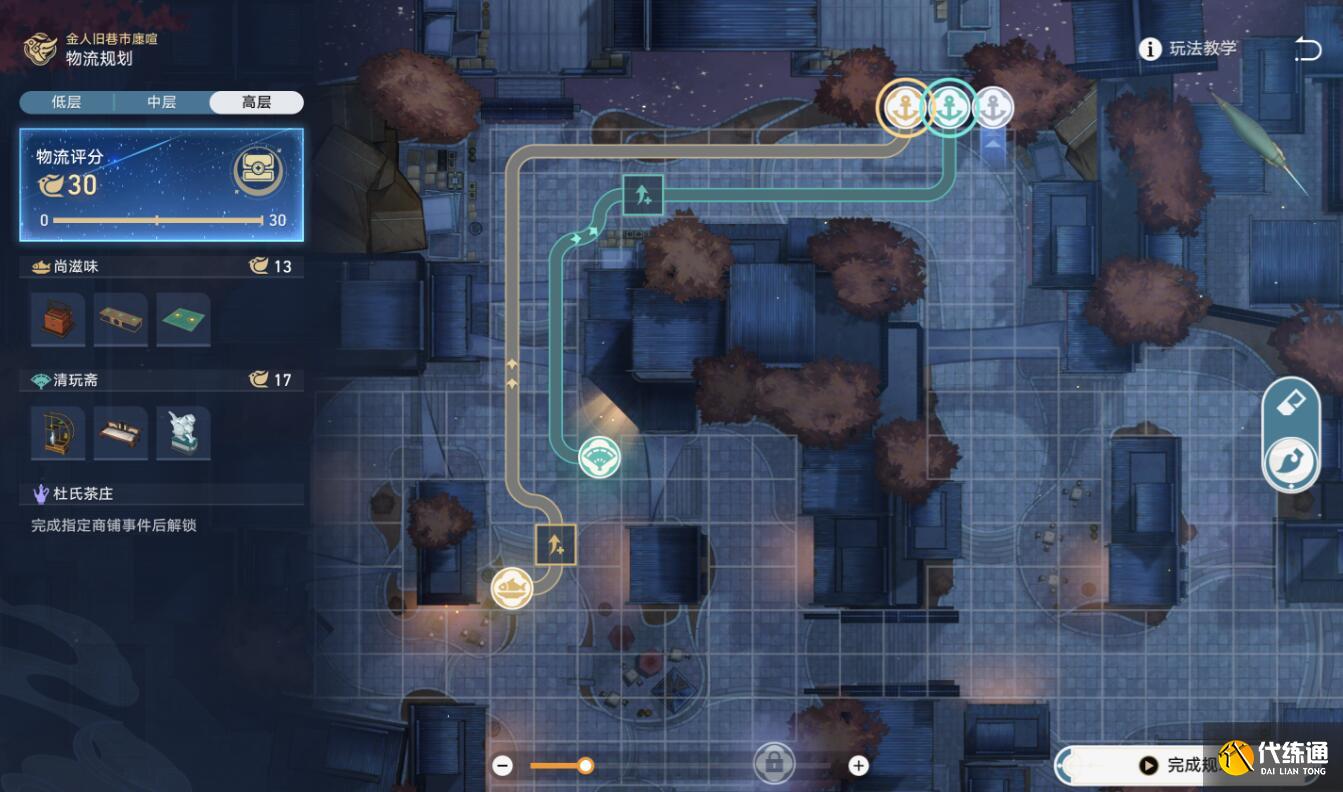This screenshot has width=1343, height=792.
Task: Open the 玩法教学 tutorial info
Action: tap(1189, 49)
